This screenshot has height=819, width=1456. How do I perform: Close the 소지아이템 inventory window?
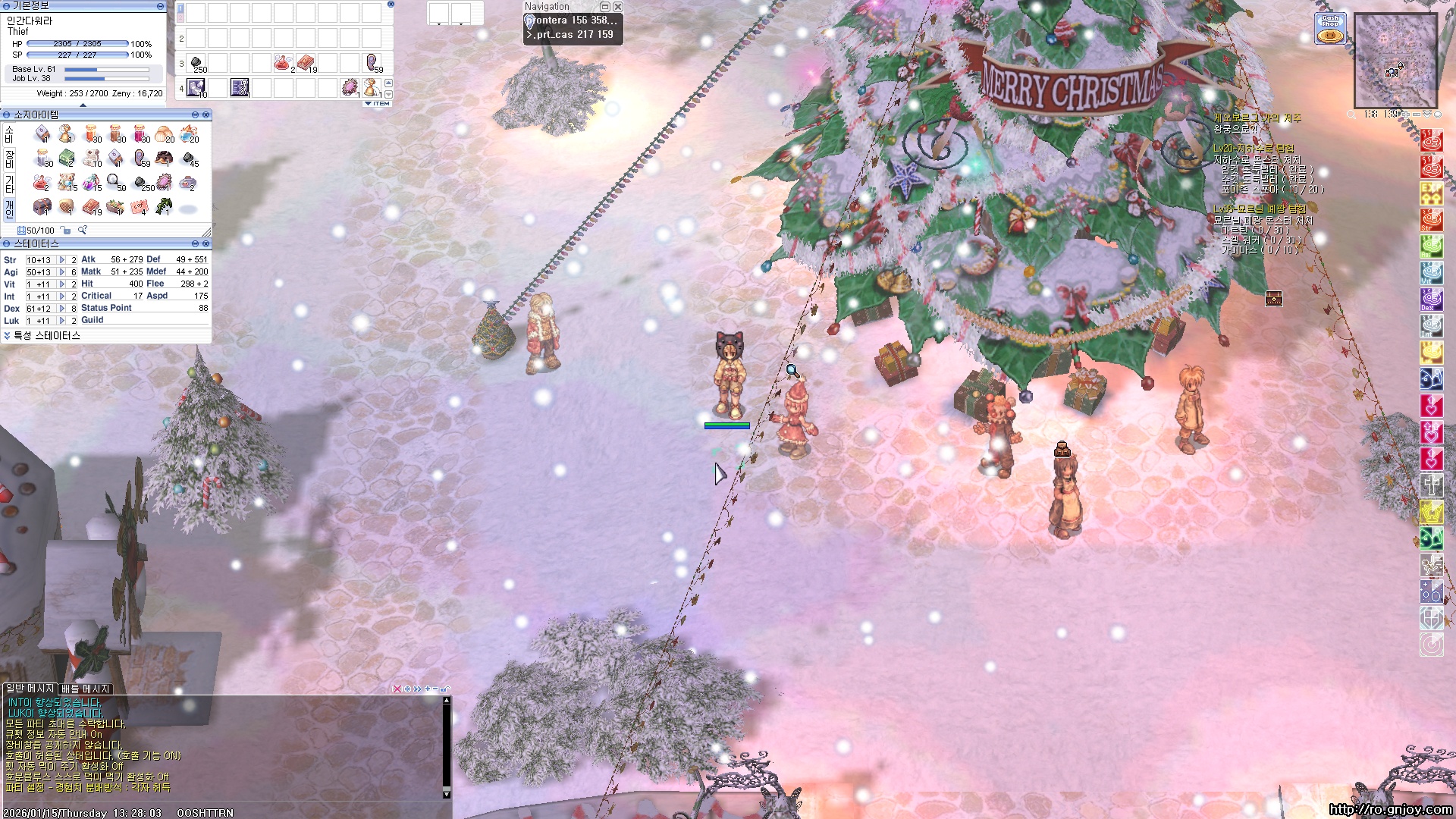click(x=206, y=115)
